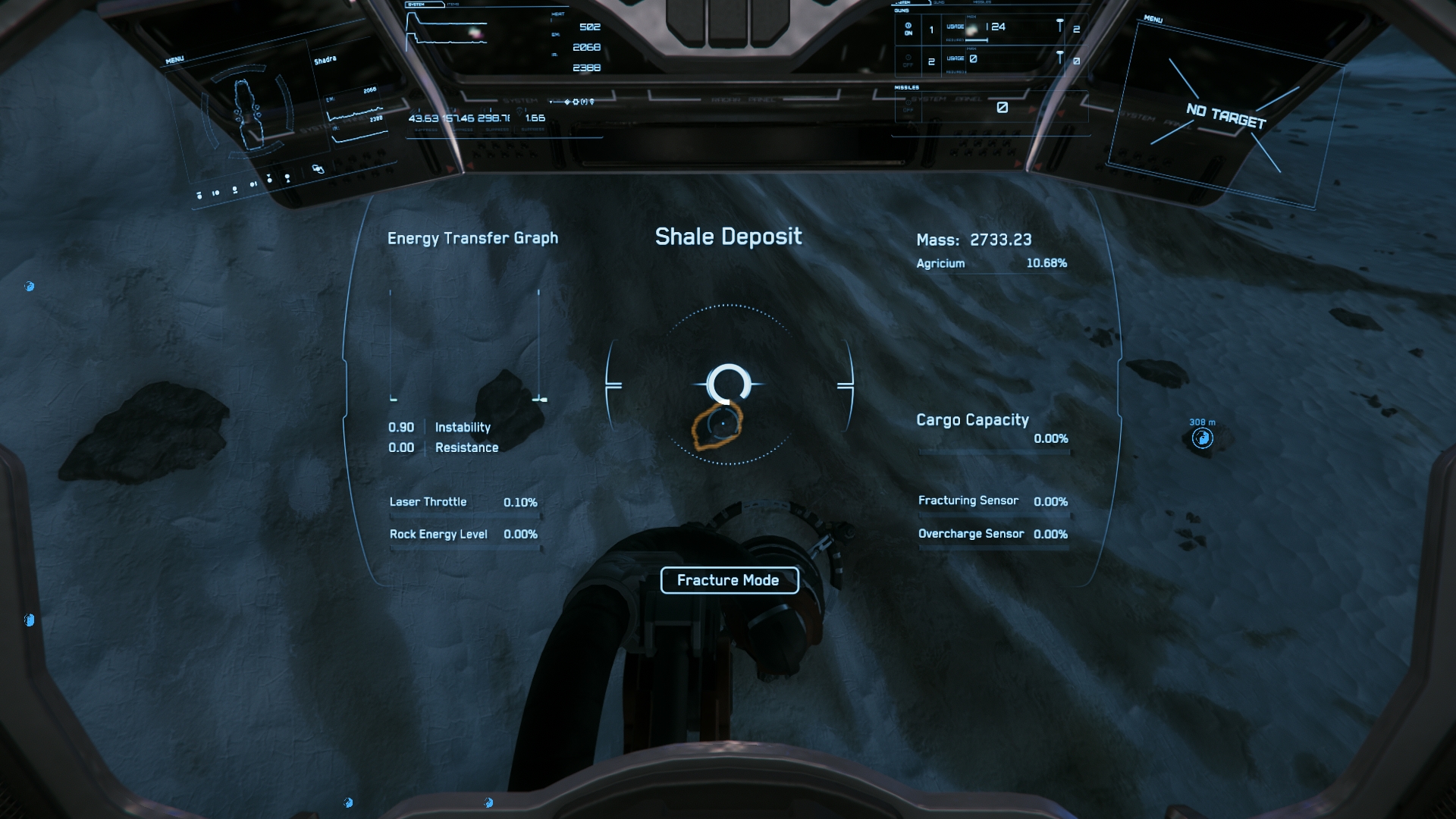Viewport: 1456px width, 819px height.
Task: Switch to the Items tab
Action: point(453,5)
